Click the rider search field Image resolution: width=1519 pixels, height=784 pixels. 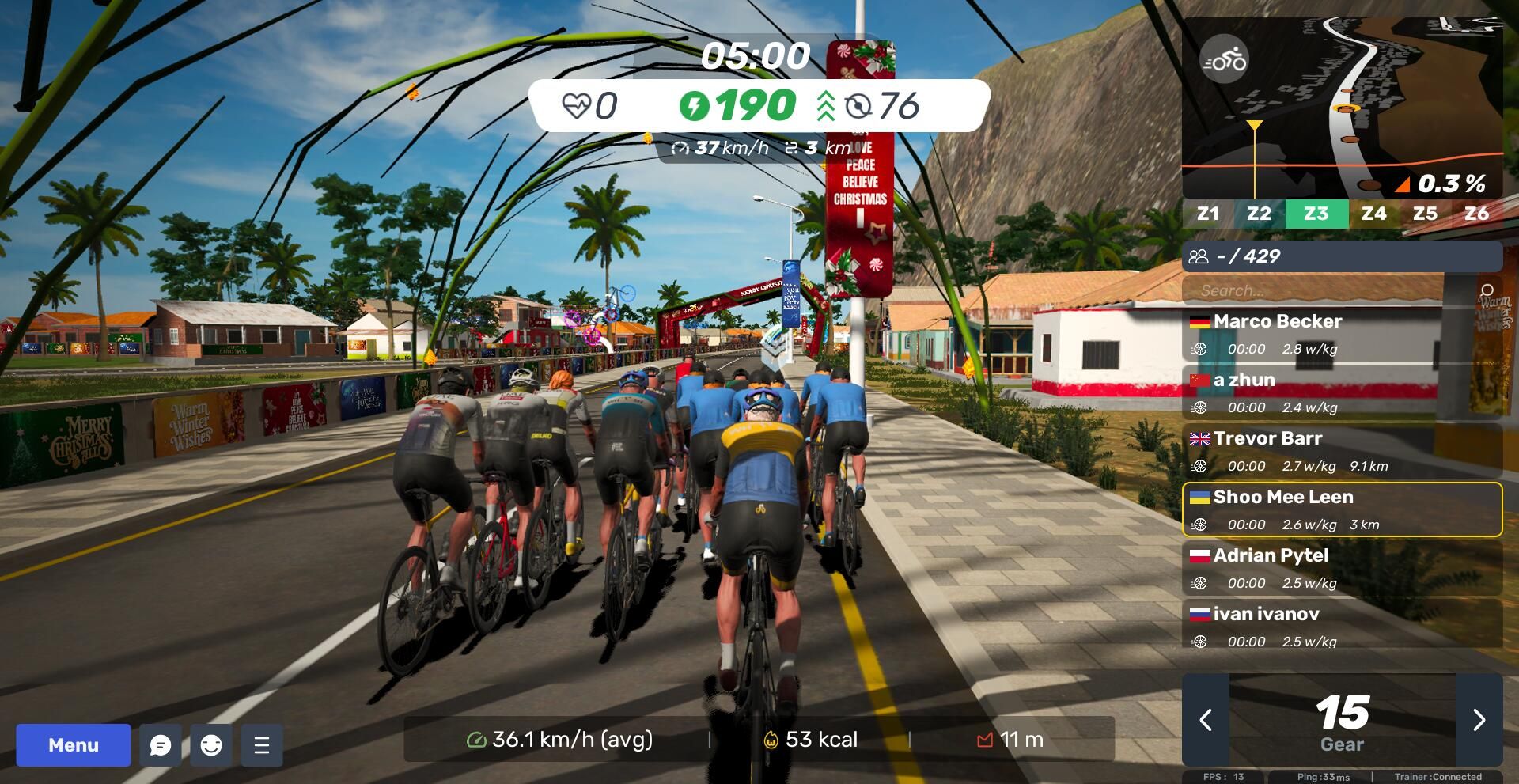1329,290
